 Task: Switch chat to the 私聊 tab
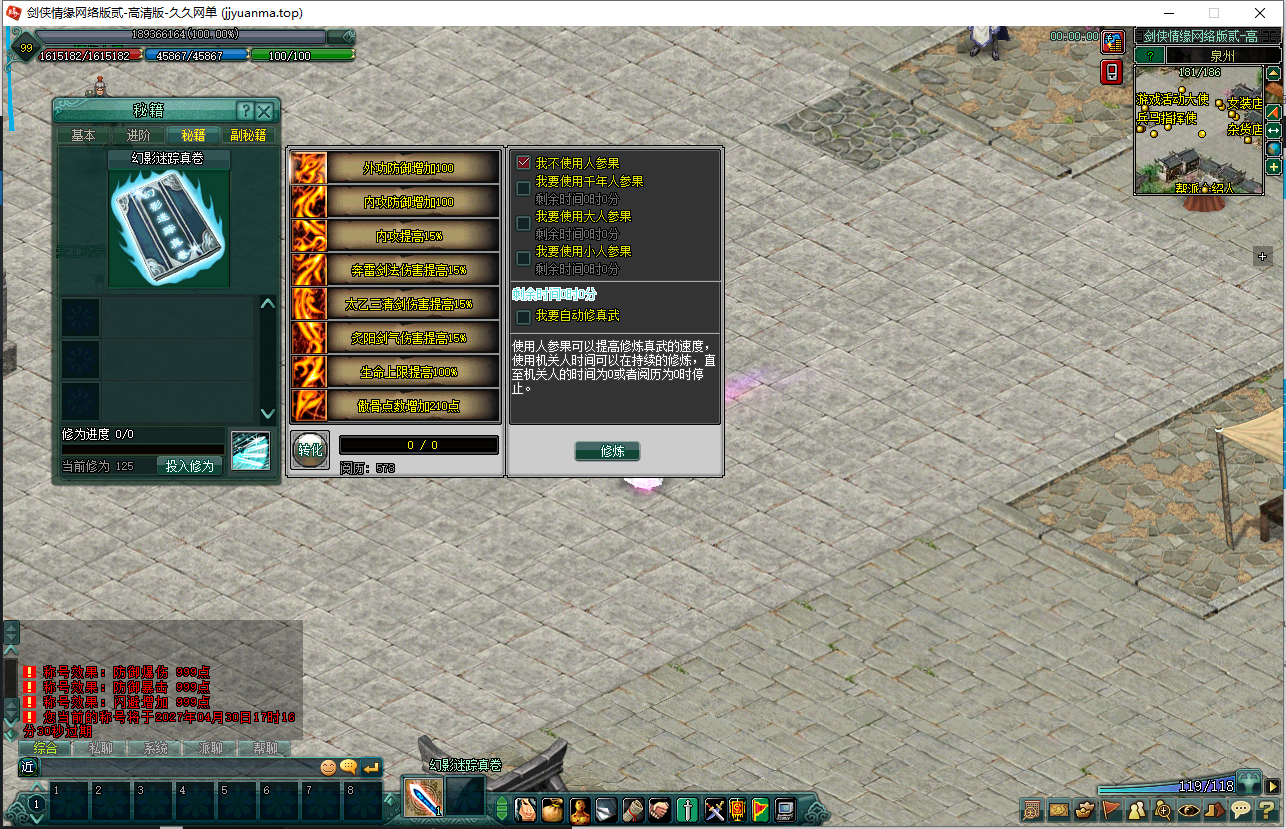pos(101,748)
